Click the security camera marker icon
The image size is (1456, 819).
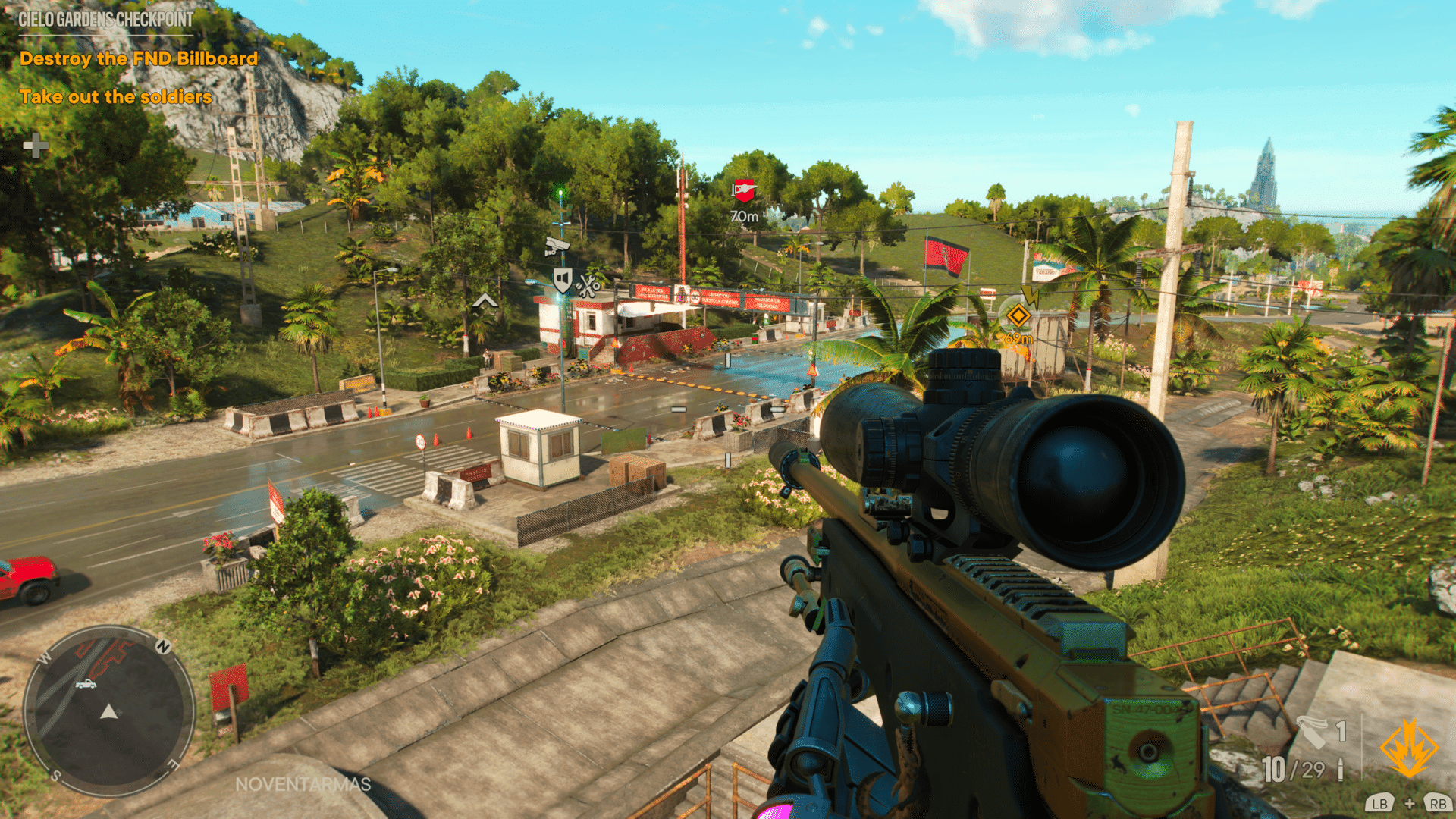click(557, 246)
